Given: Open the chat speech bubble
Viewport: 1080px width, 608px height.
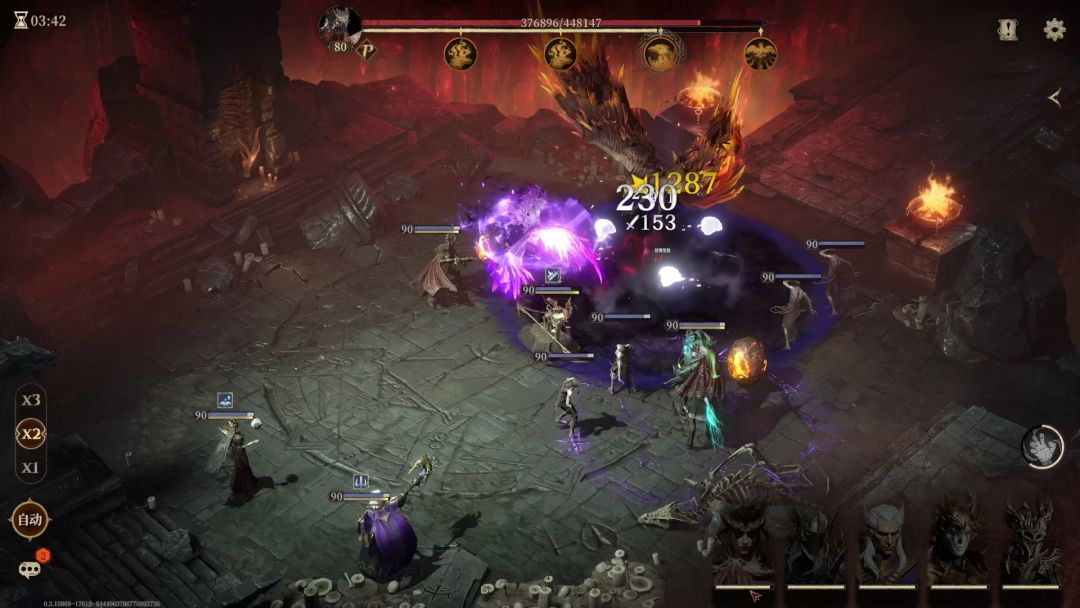Looking at the screenshot, I should 30,569.
